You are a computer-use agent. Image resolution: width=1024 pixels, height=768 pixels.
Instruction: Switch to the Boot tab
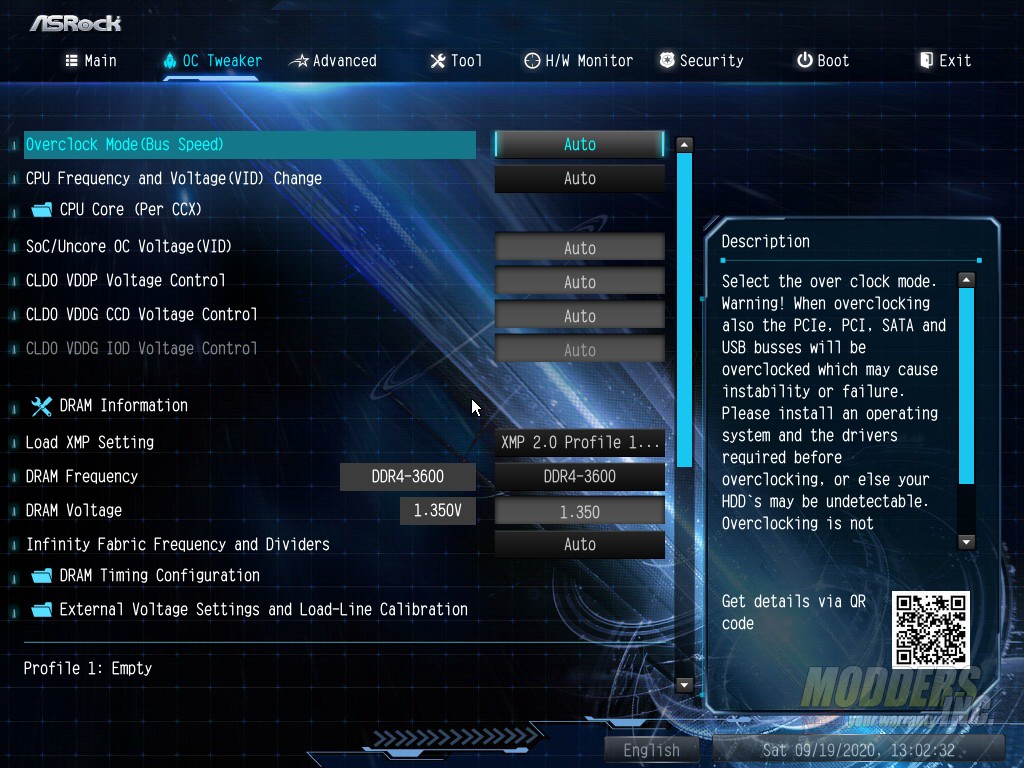(x=822, y=61)
